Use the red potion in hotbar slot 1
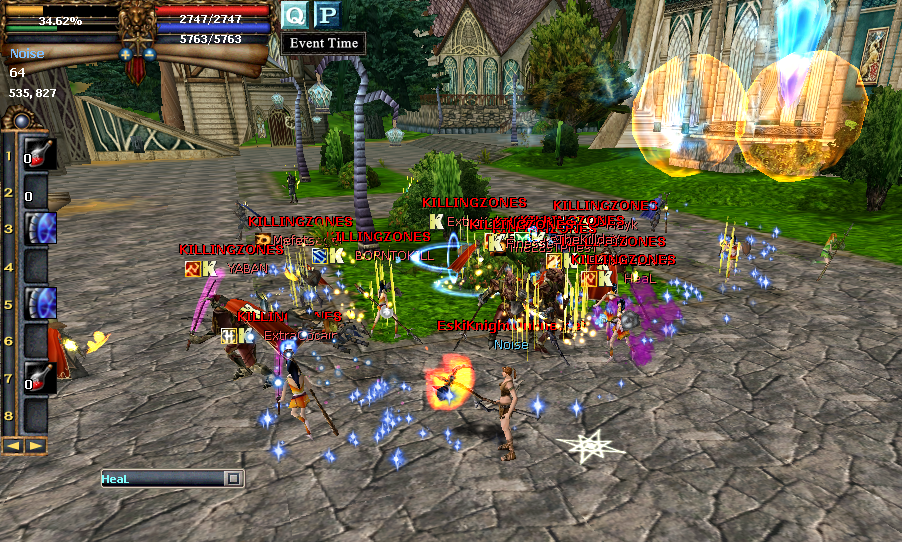This screenshot has width=902, height=542. tap(39, 154)
